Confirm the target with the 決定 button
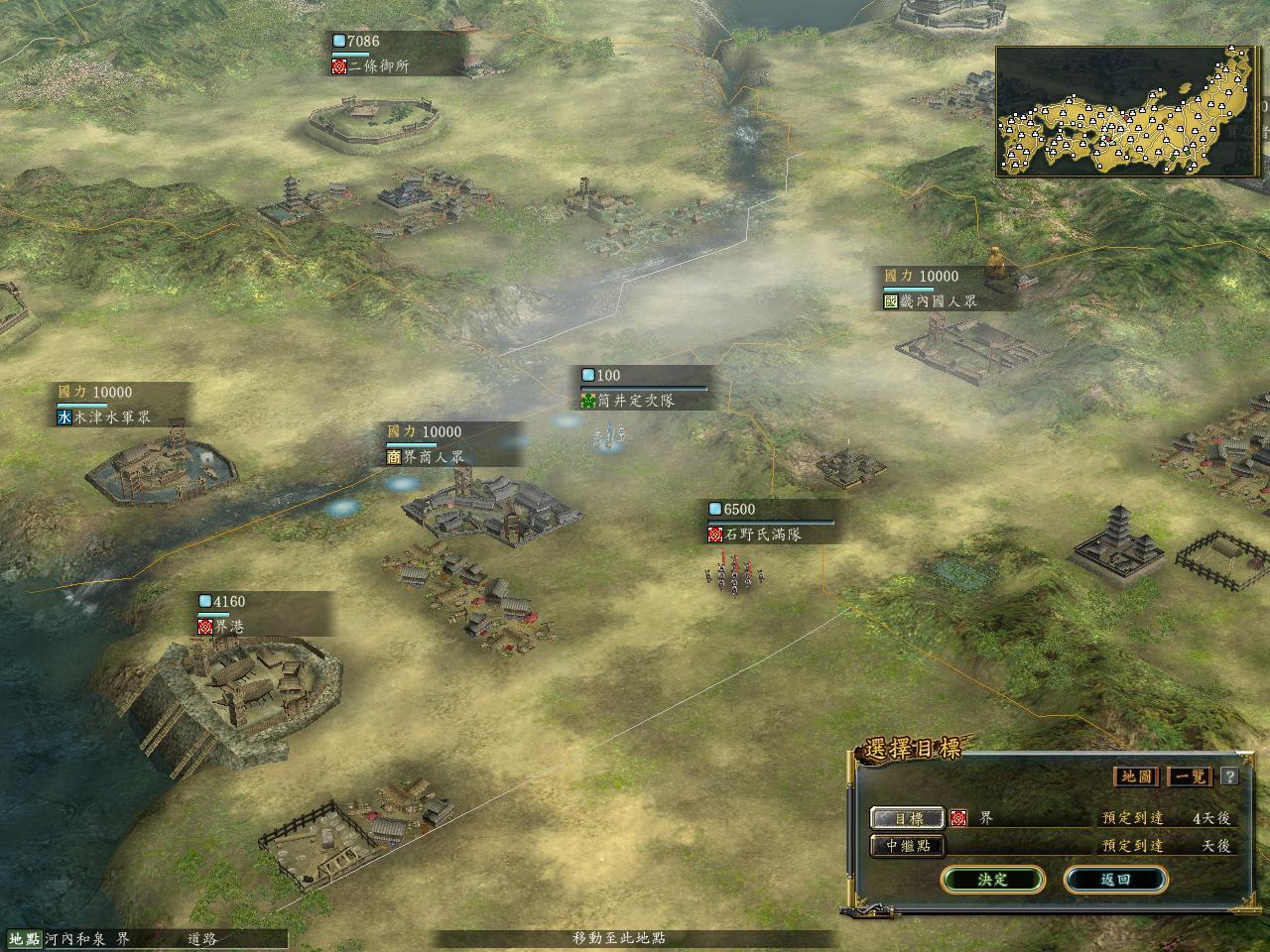 click(992, 880)
